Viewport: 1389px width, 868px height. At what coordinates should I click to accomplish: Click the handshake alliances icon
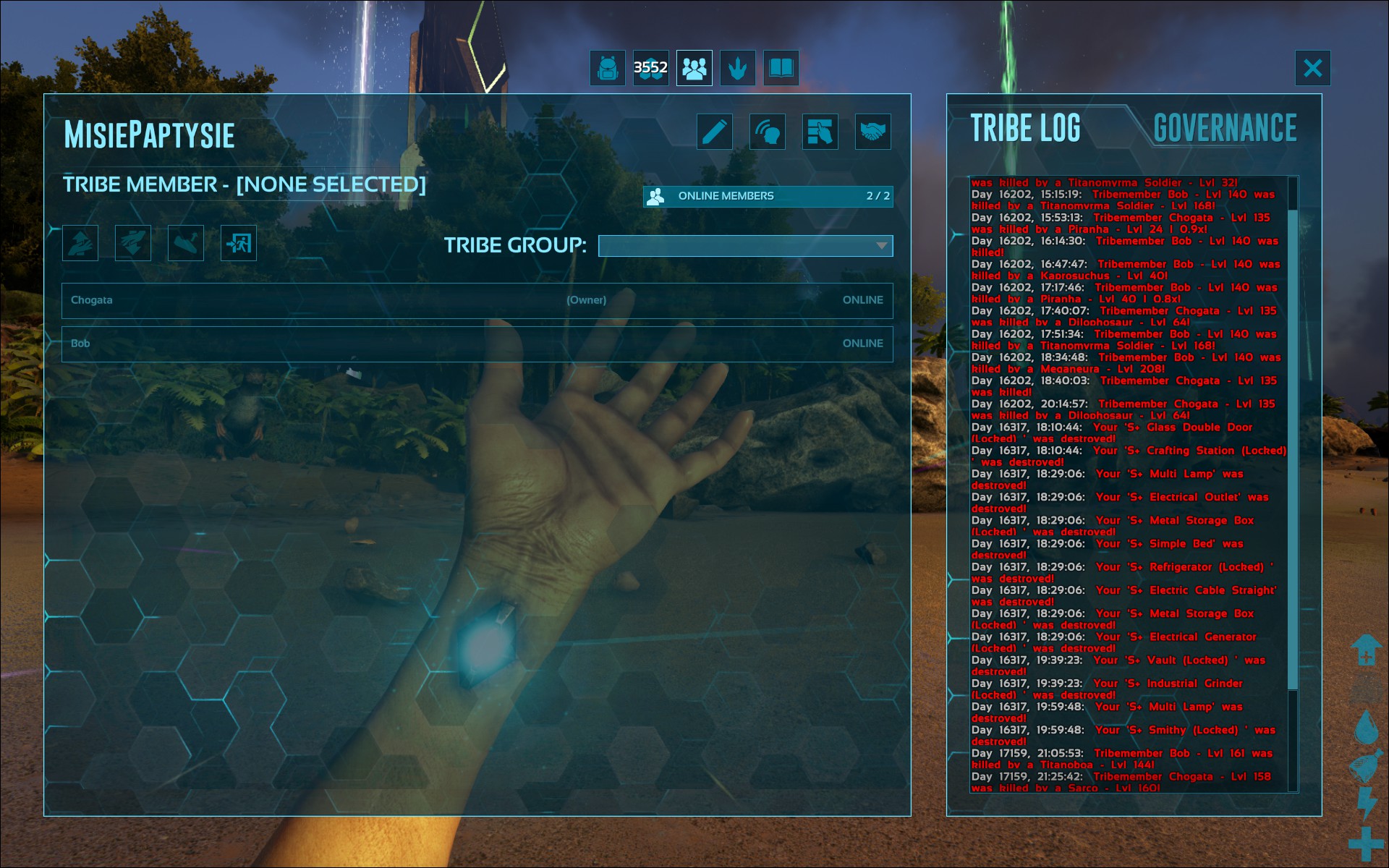click(x=873, y=132)
